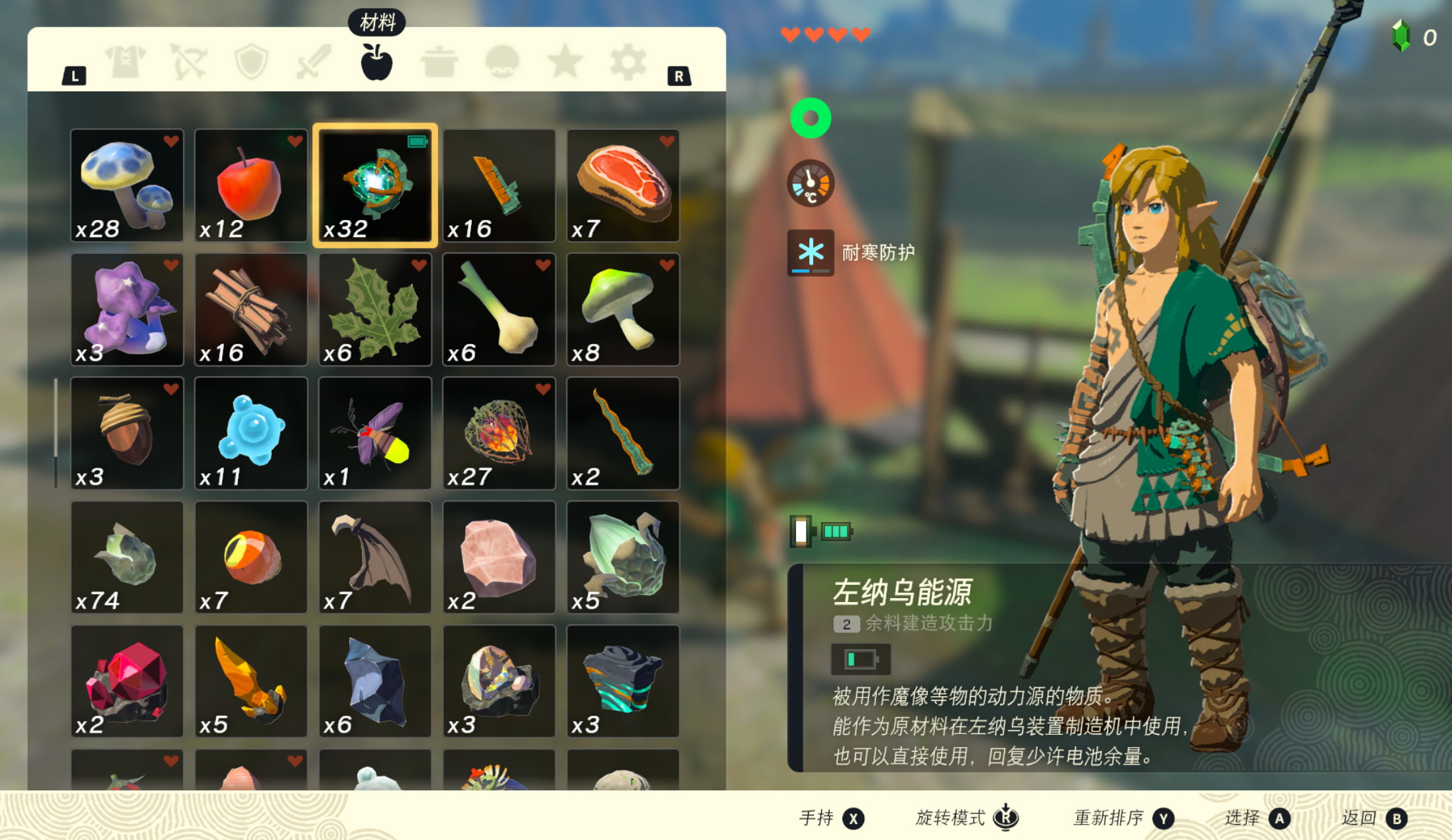Screen dimensions: 1452x840
Task: Select the acorn slot
Action: point(127,433)
